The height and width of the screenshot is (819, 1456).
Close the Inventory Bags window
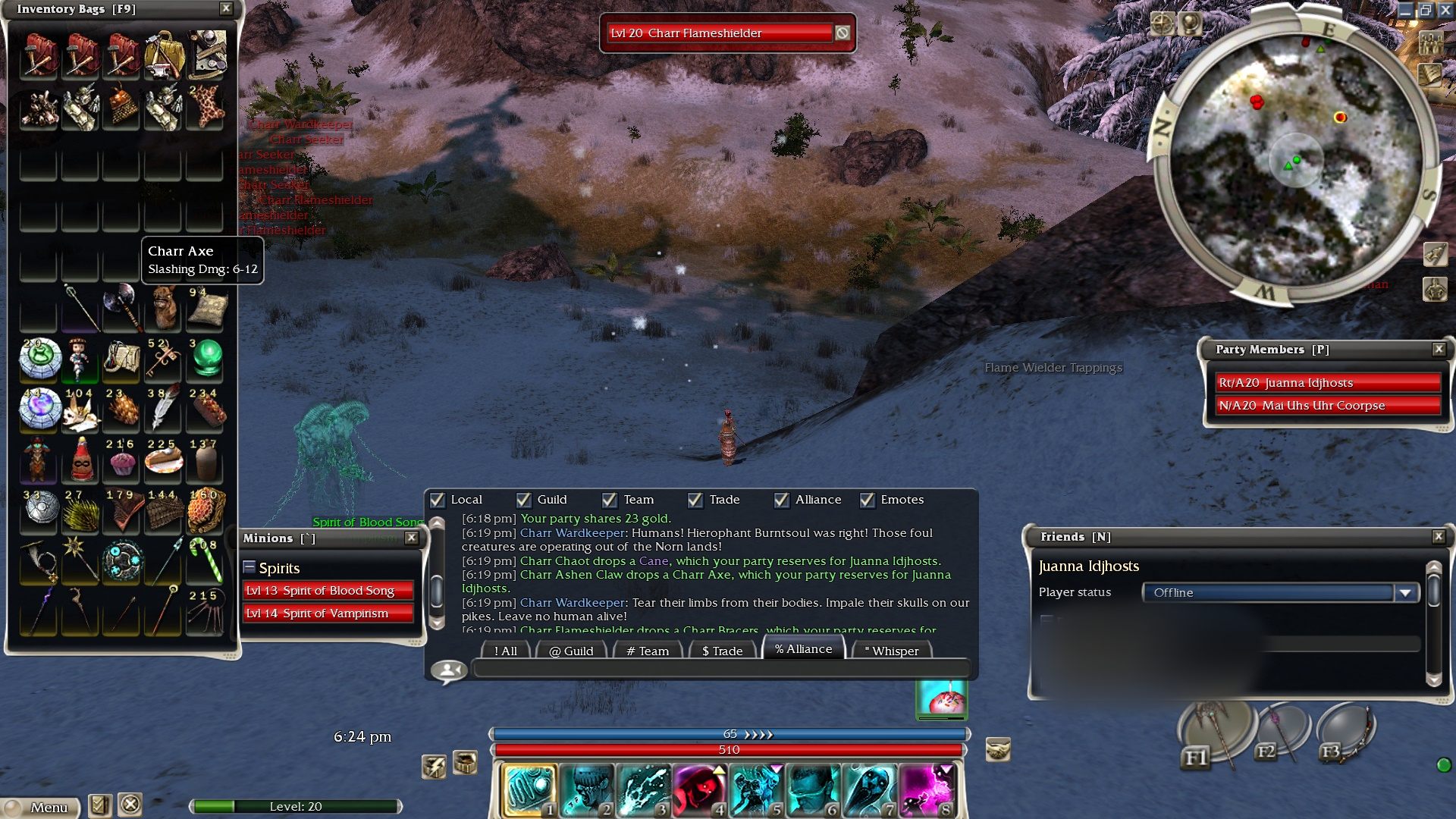pos(225,8)
